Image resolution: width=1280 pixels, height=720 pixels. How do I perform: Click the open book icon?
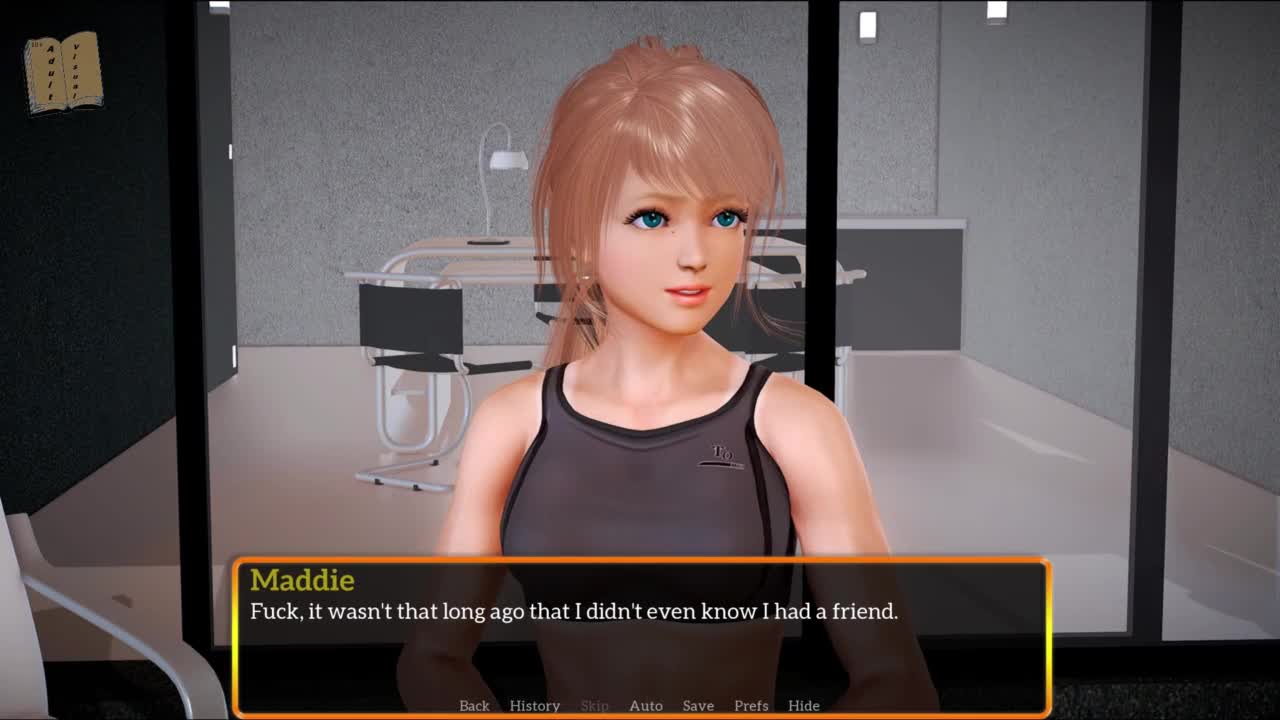tap(63, 73)
